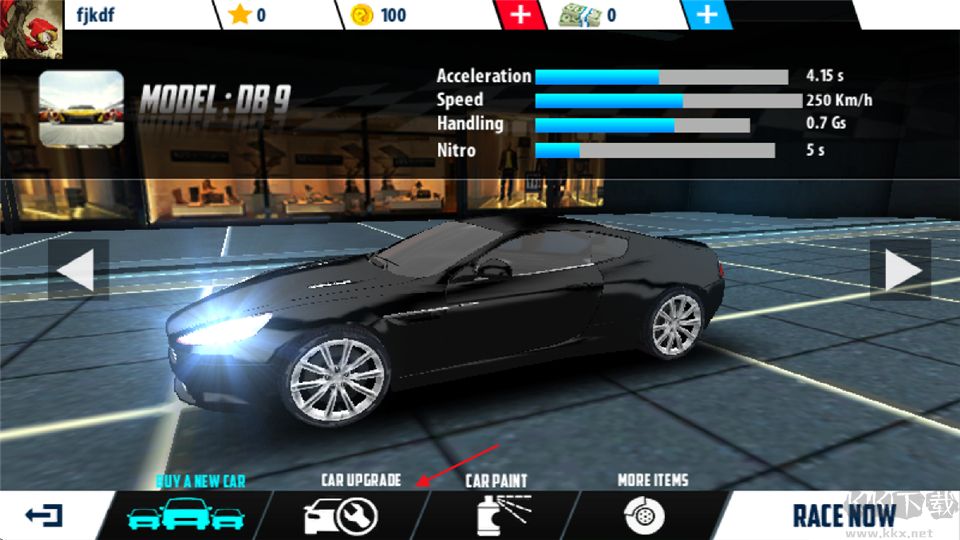Add more cash with the blue plus button

click(706, 15)
